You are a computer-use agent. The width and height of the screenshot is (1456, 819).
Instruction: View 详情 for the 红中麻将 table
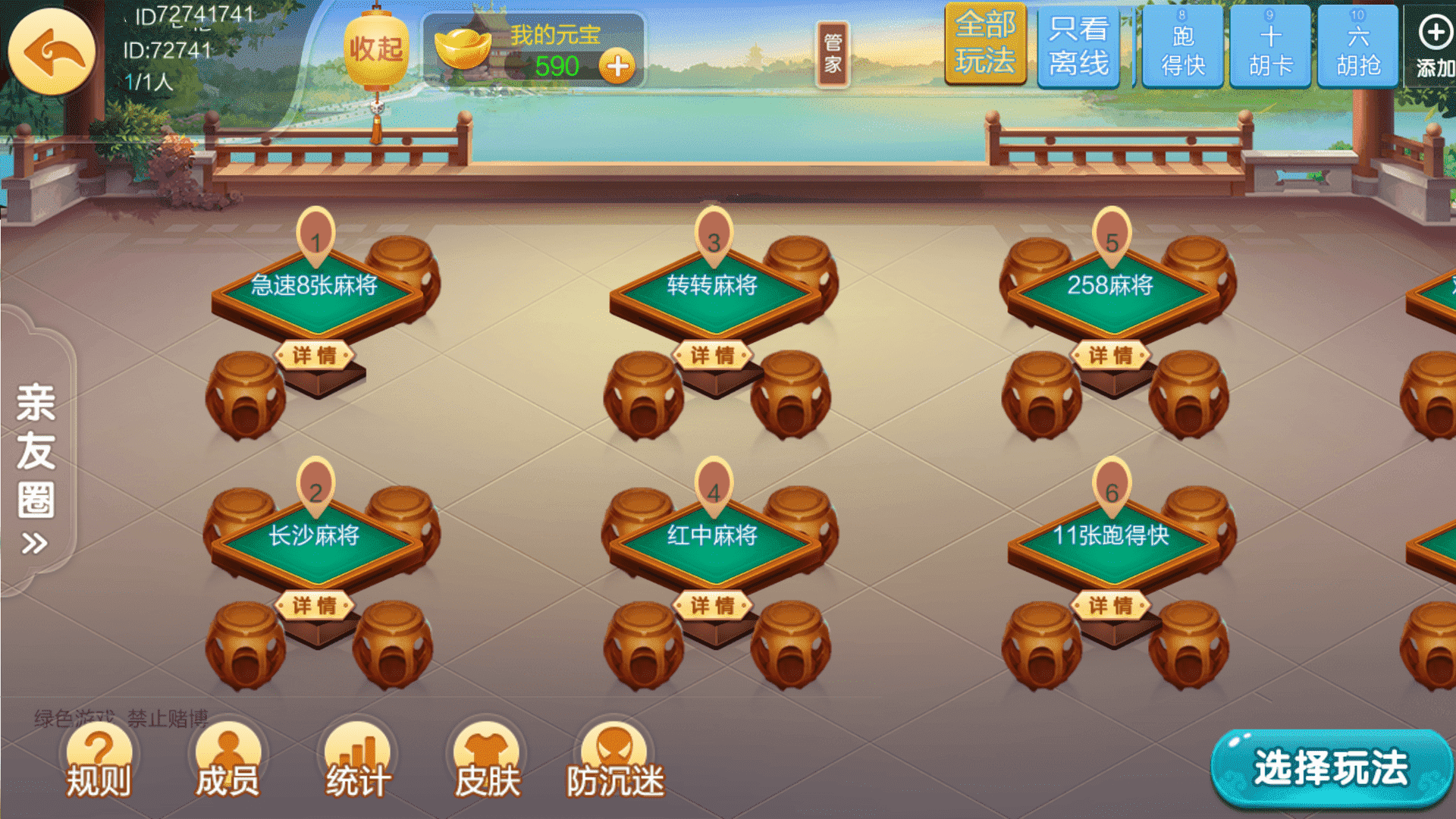click(712, 606)
